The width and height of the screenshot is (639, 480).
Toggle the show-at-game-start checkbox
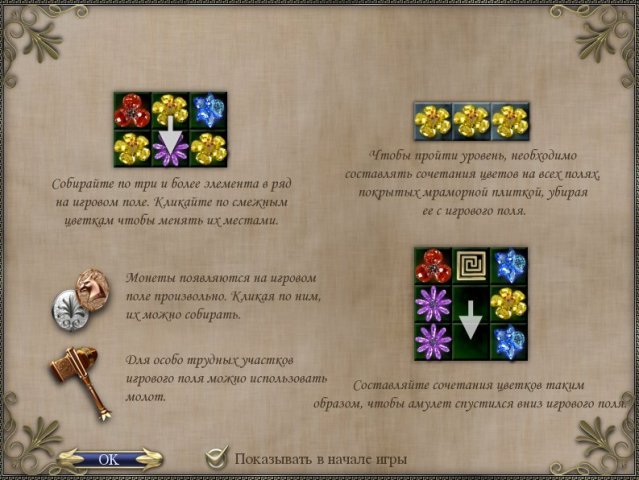point(216,459)
